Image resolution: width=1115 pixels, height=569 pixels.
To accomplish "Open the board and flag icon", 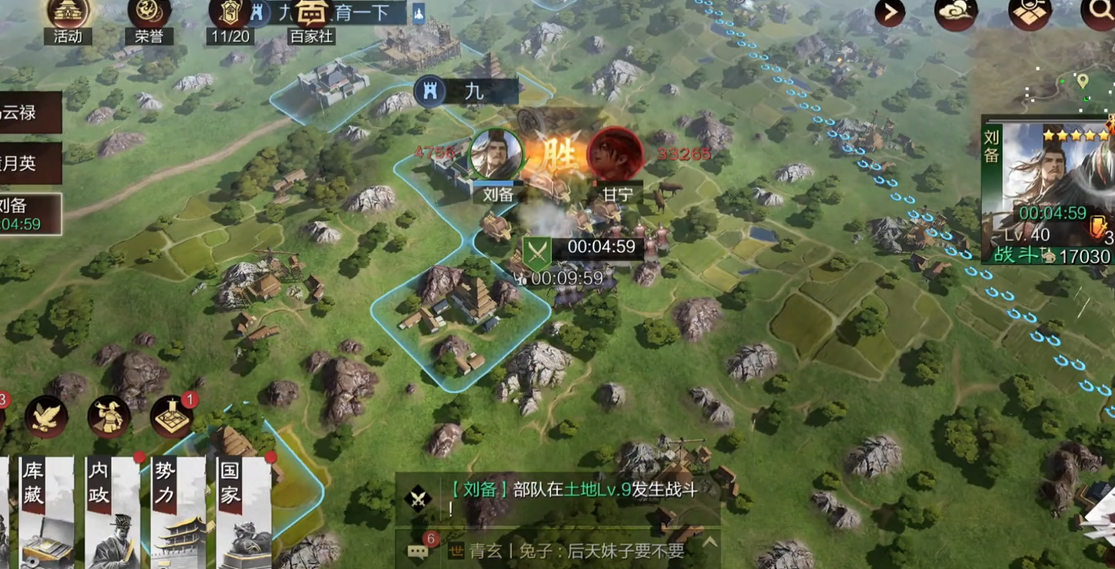I will [x=172, y=417].
